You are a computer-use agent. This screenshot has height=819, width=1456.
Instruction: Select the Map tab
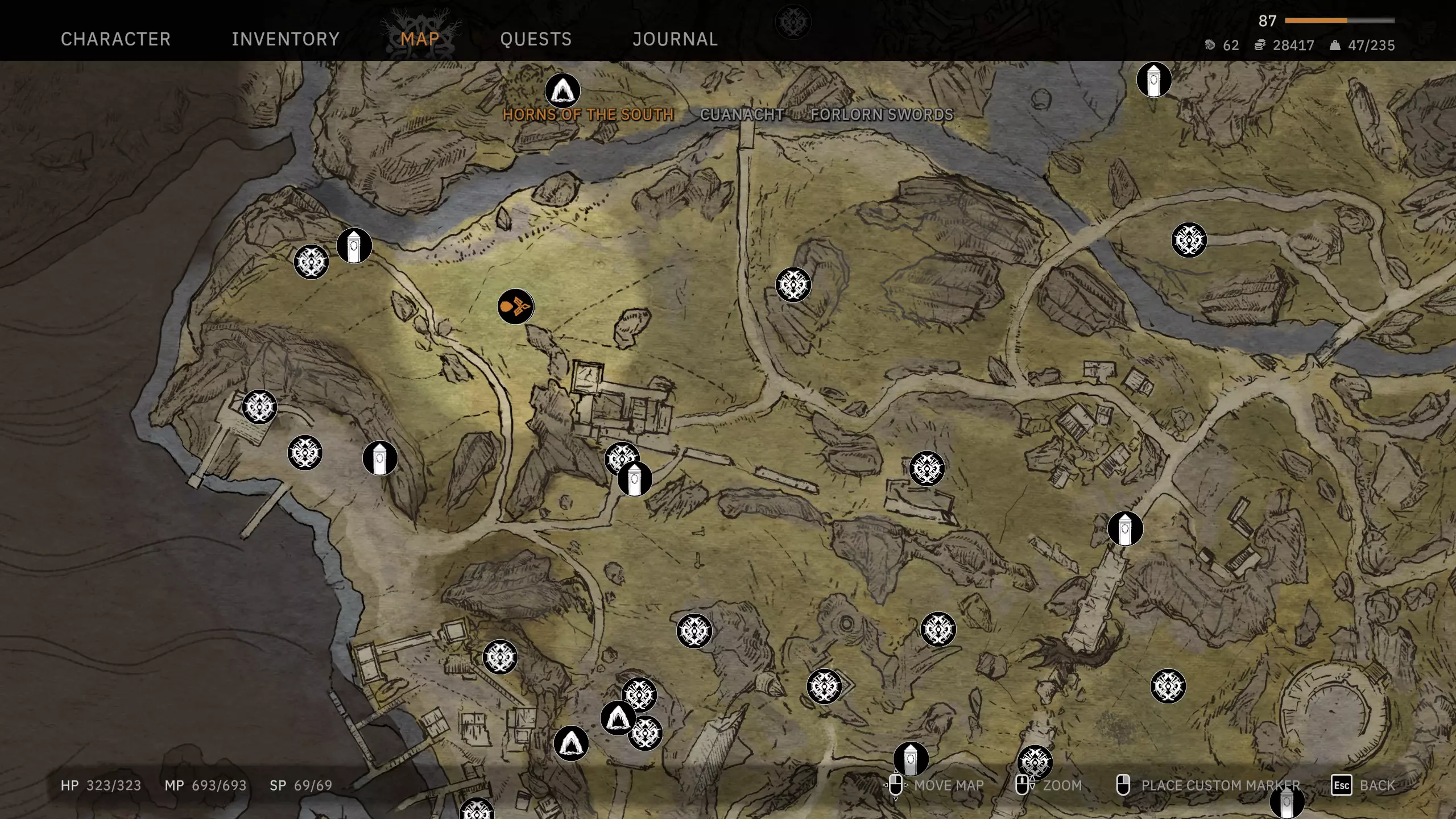point(420,39)
